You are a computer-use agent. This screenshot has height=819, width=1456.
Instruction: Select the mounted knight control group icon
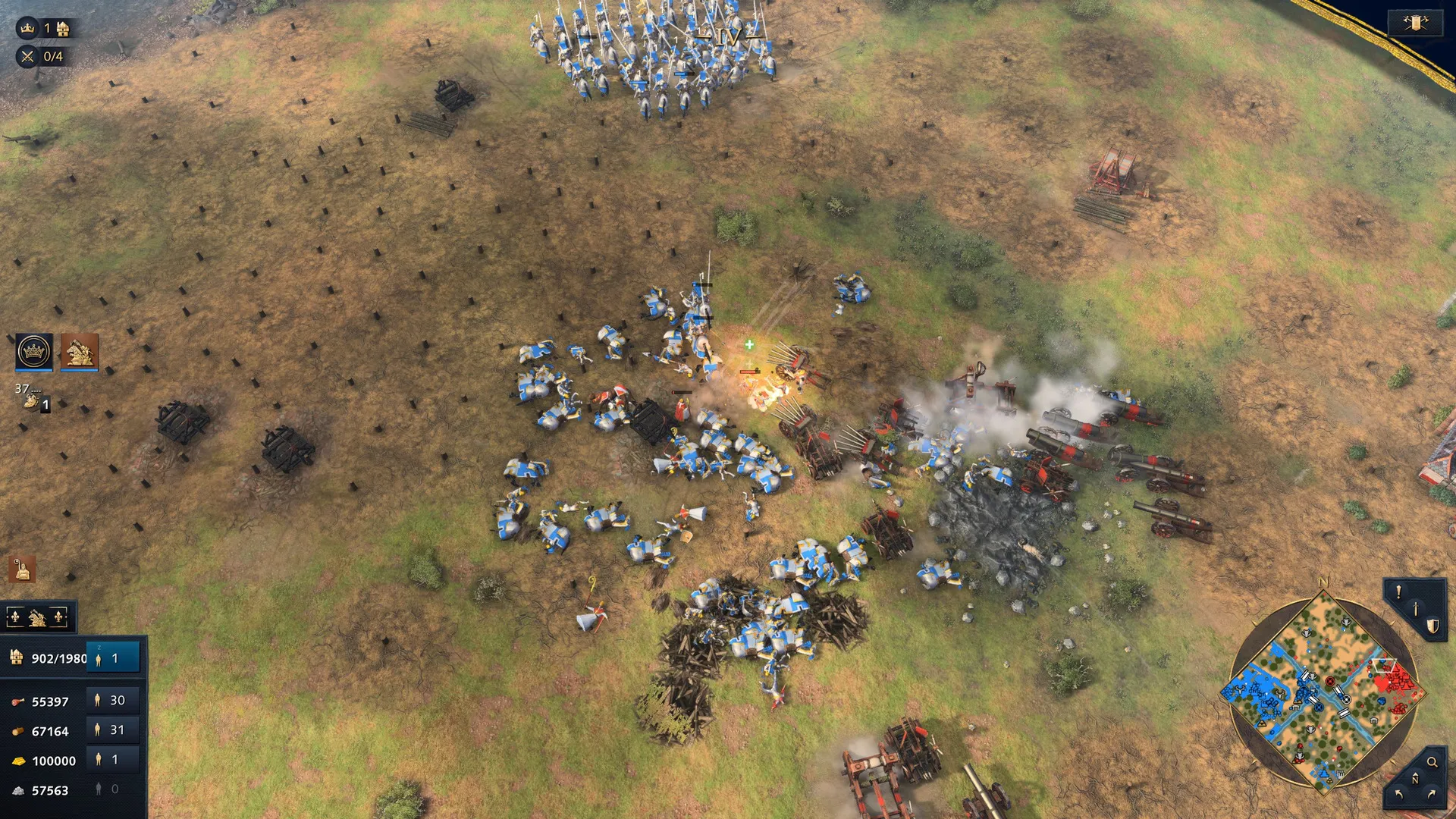coord(80,352)
